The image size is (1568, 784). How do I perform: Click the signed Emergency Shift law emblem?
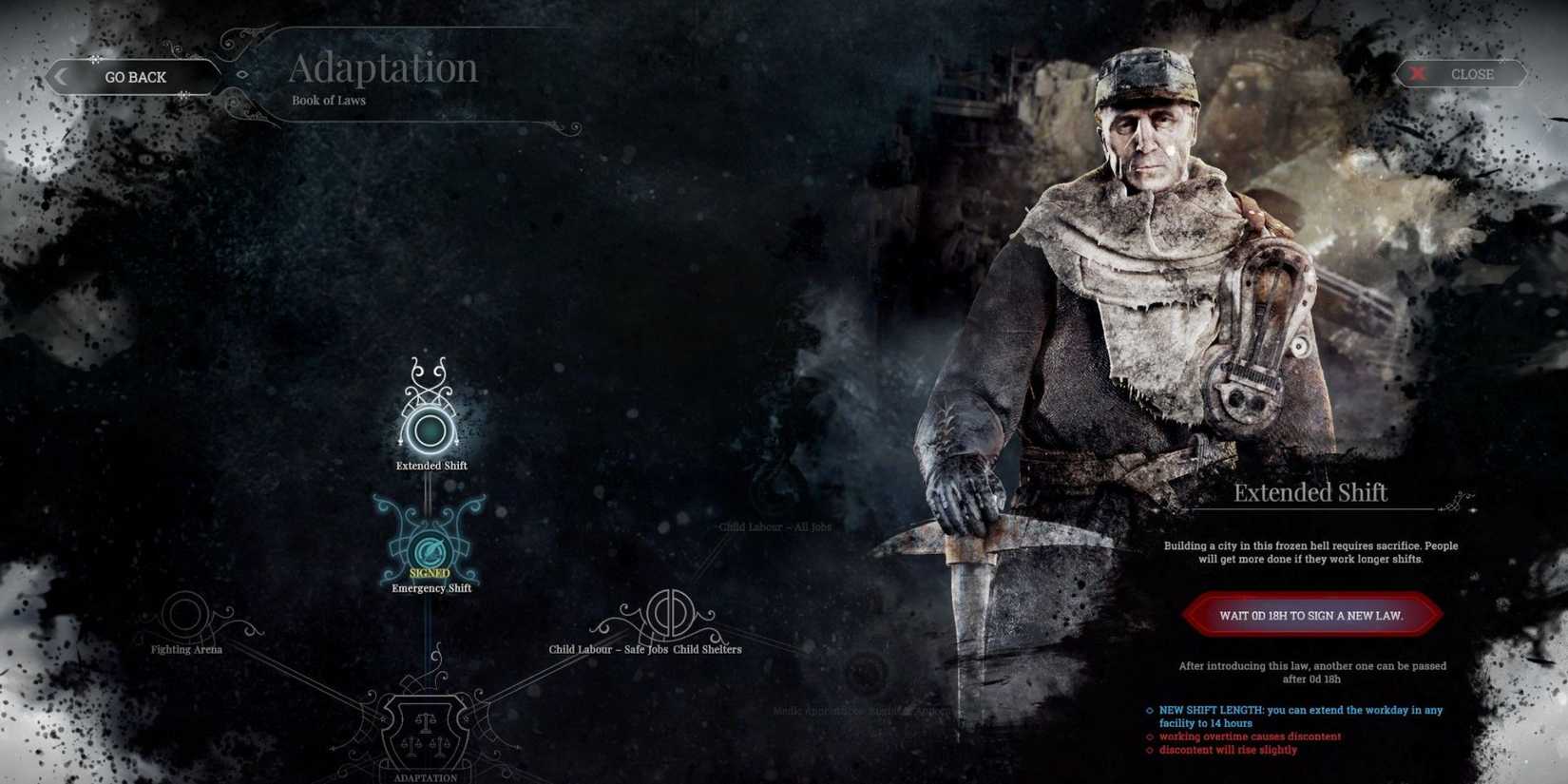pyautogui.click(x=430, y=549)
